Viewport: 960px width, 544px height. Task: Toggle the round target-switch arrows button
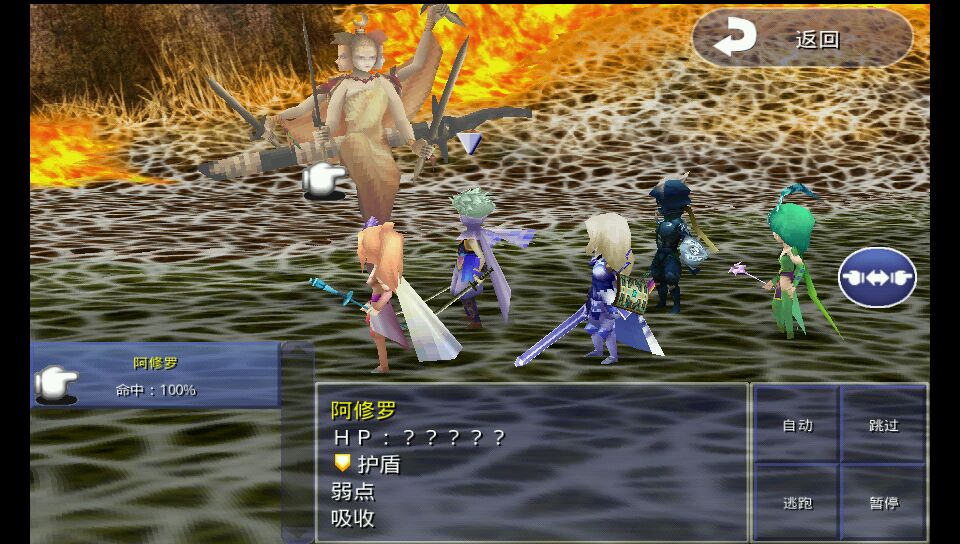877,277
